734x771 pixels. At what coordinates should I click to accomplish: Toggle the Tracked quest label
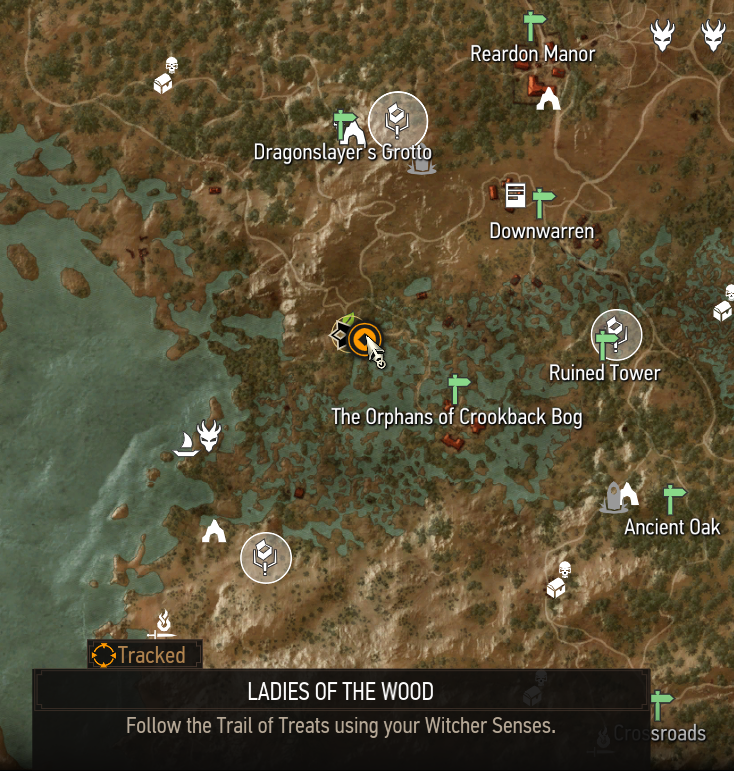(145, 655)
